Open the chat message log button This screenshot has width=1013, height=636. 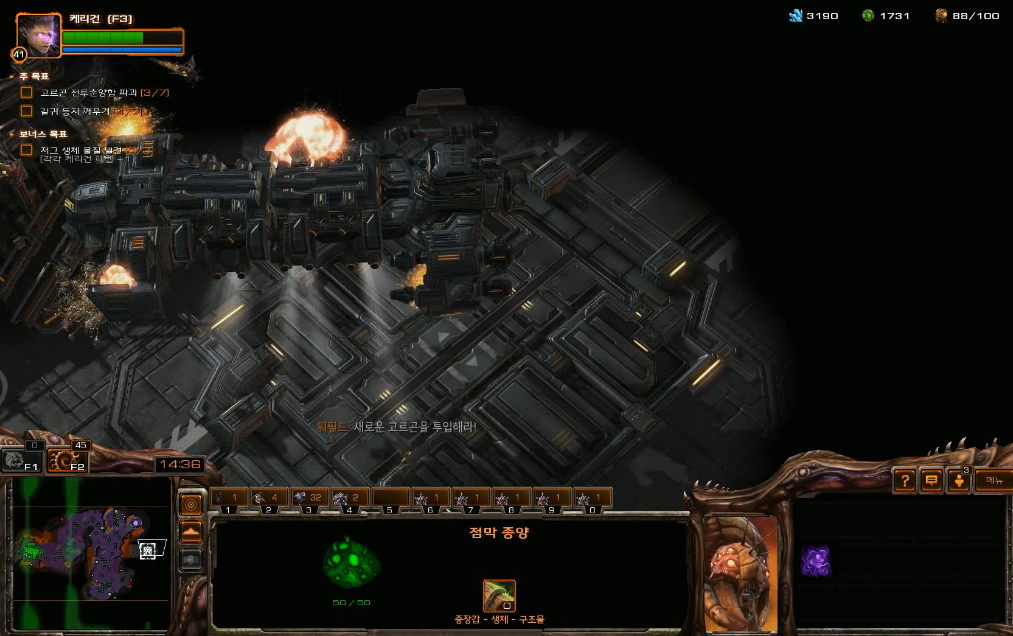click(x=932, y=481)
